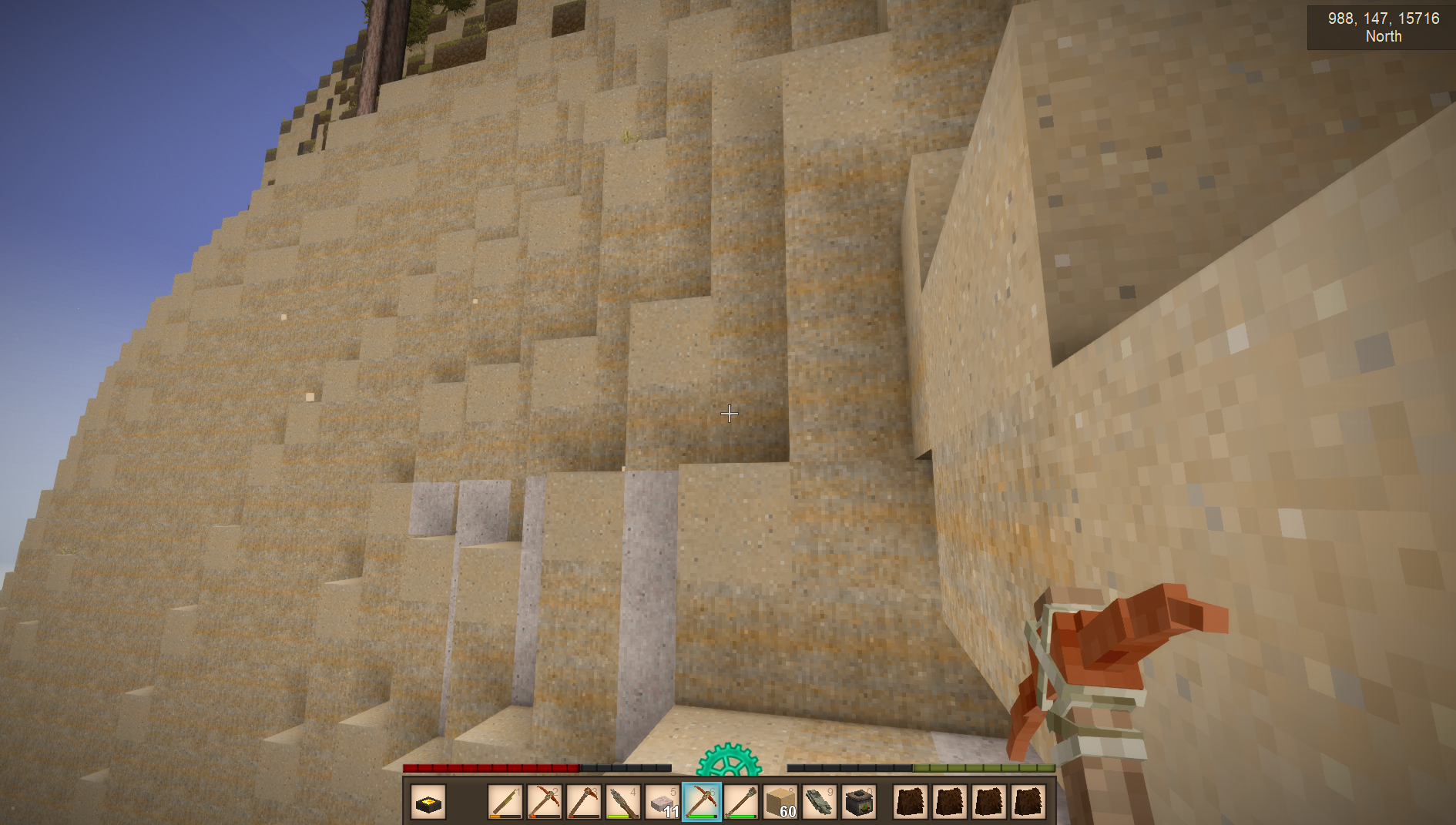Equip the tool in hotbar slot 7

pyautogui.click(x=741, y=803)
